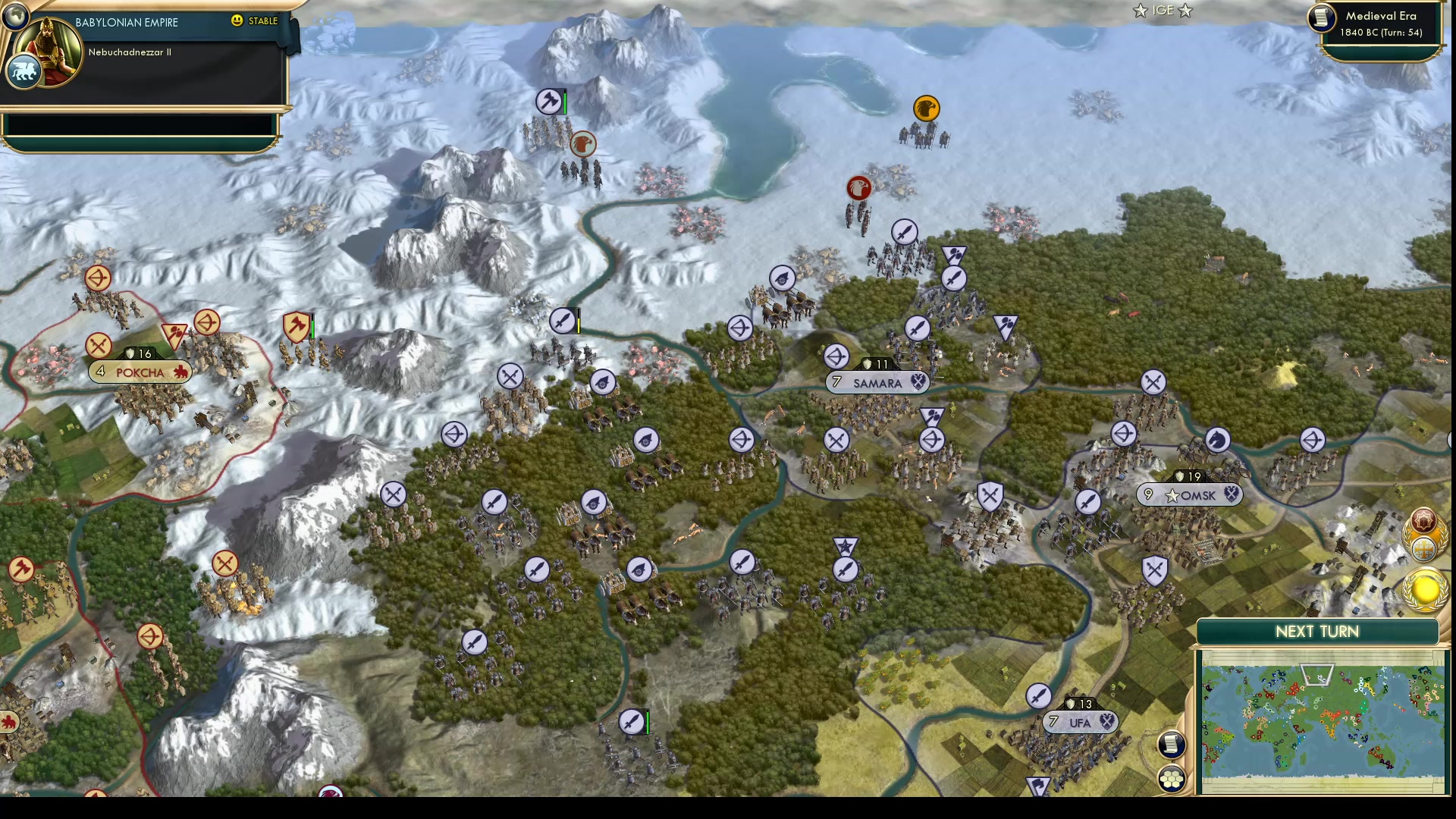Click the orange eagle Great General flag
This screenshot has width=1456, height=819.
928,108
